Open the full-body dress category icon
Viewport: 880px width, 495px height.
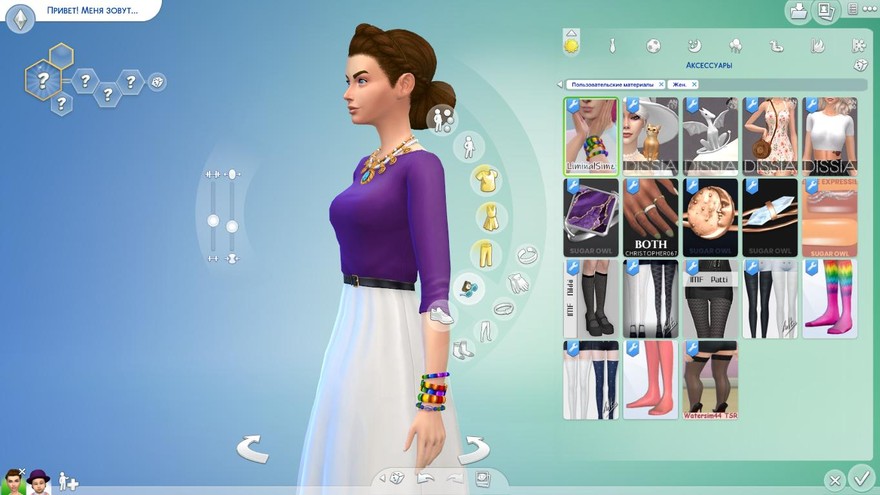(490, 216)
